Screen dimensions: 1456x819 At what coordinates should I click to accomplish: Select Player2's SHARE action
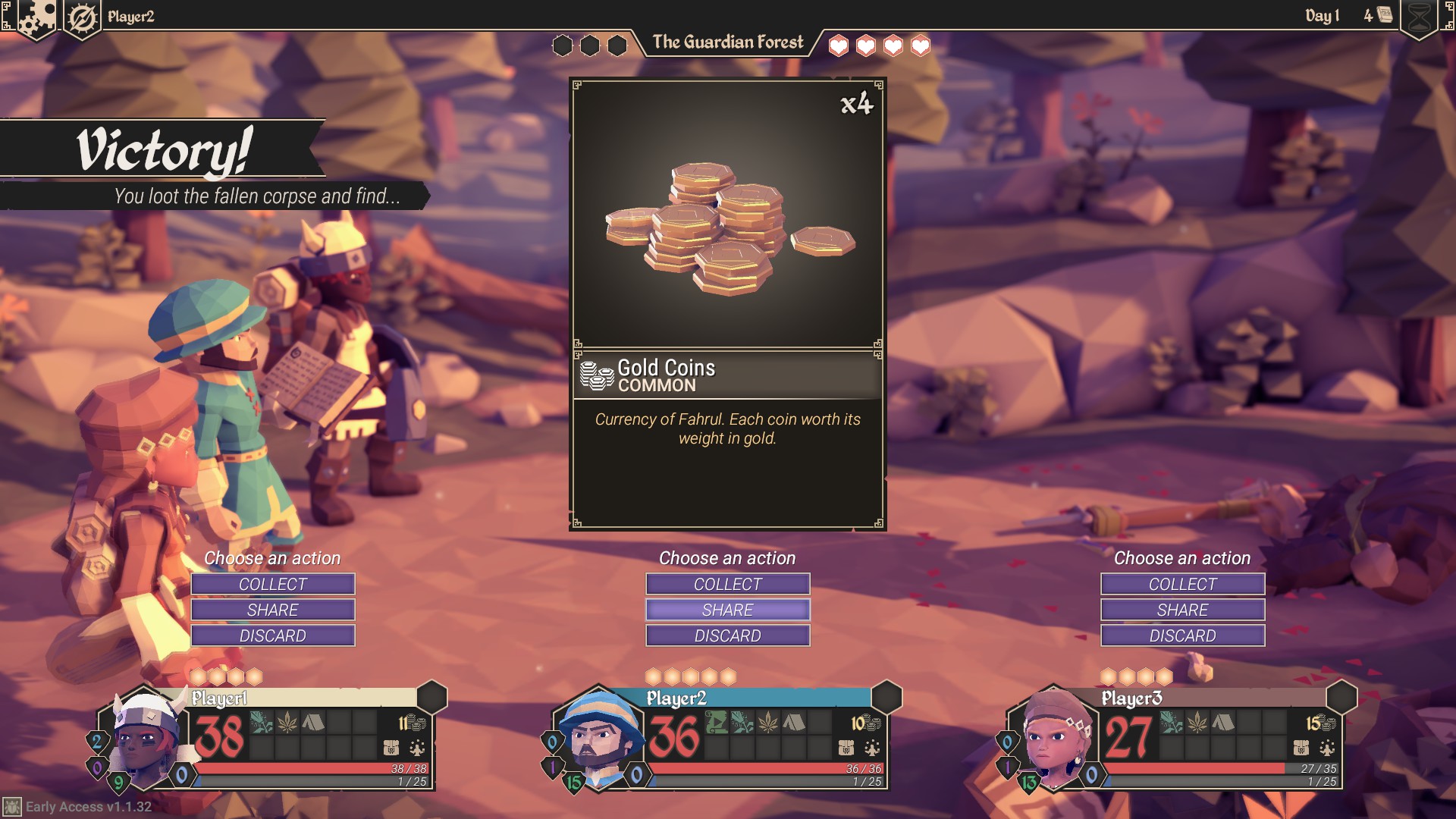coord(727,610)
